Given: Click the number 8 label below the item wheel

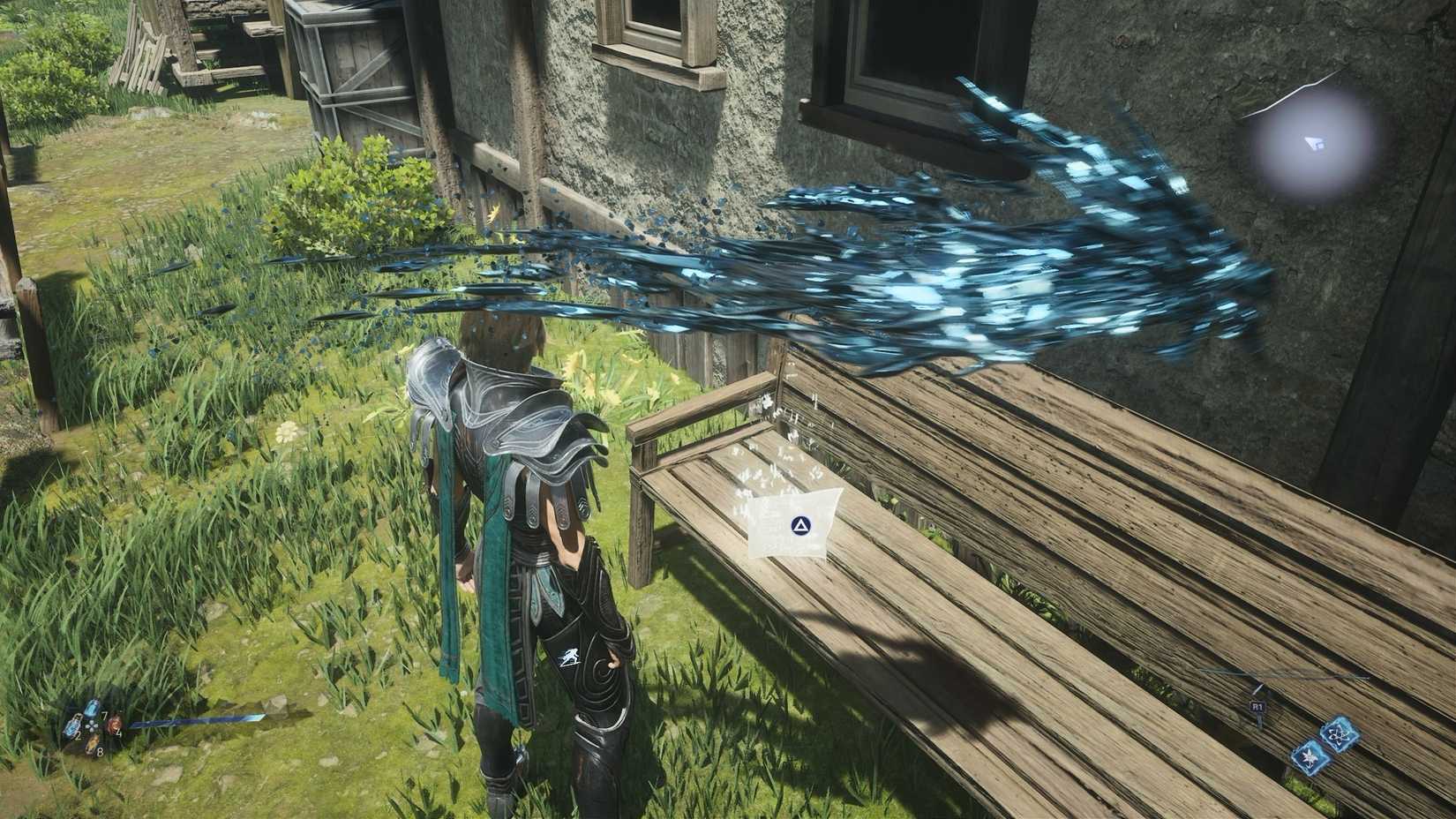Looking at the screenshot, I should point(100,752).
